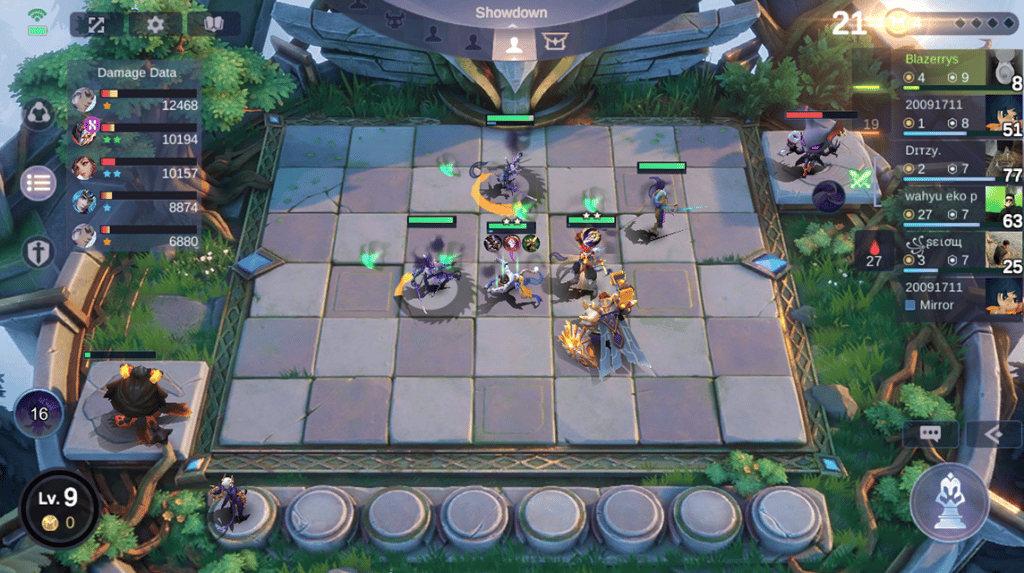
Task: Click the Lv. 9 level-up button
Action: point(57,508)
